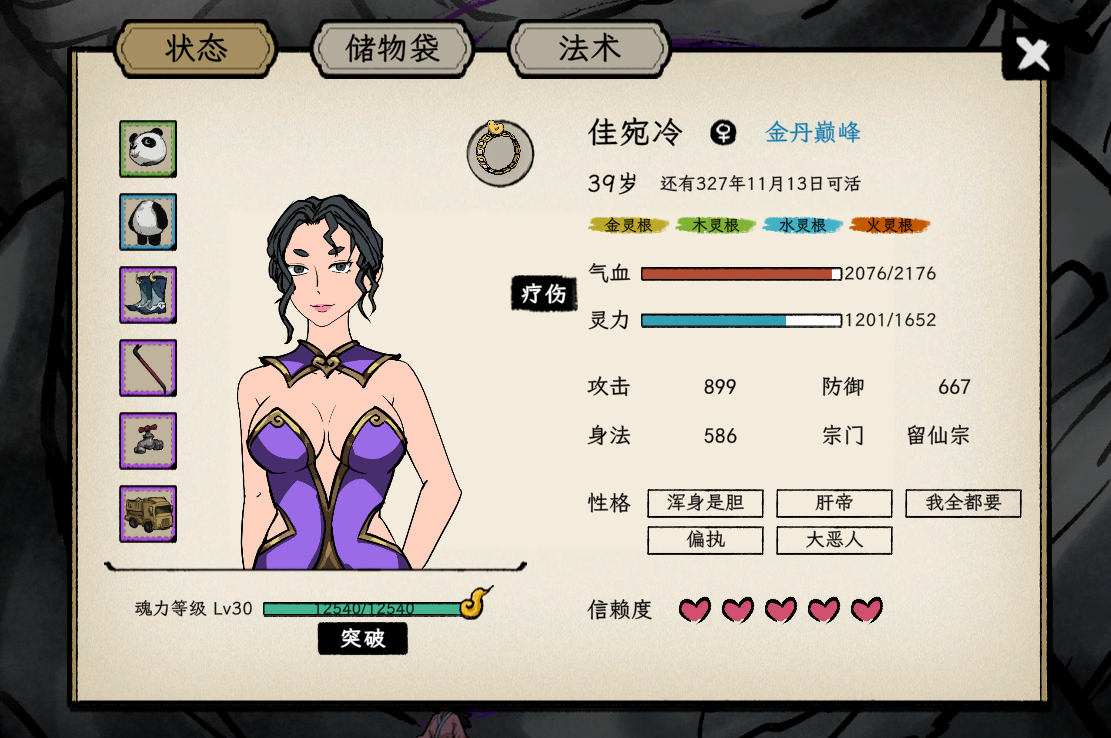Viewport: 1111px width, 738px height.
Task: Open the 储物袋 storage bag tab
Action: click(x=391, y=48)
